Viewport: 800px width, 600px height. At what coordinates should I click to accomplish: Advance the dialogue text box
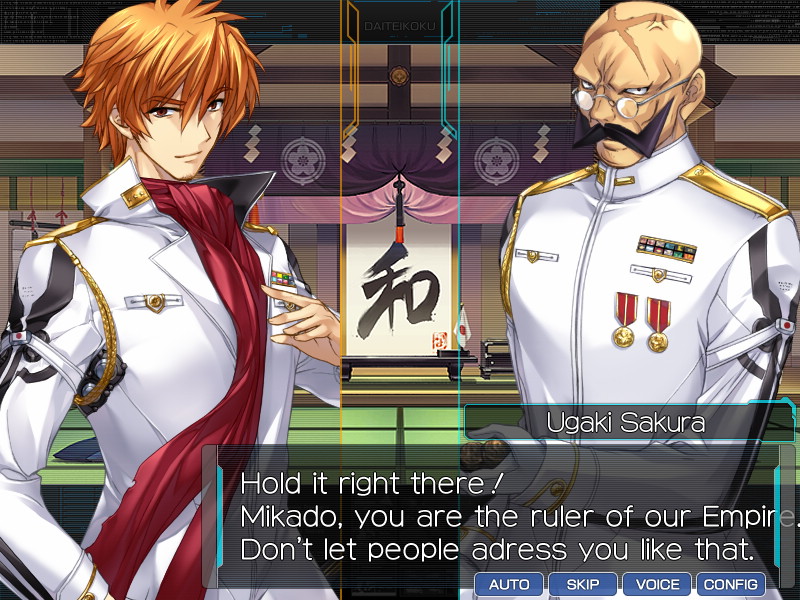tap(500, 515)
